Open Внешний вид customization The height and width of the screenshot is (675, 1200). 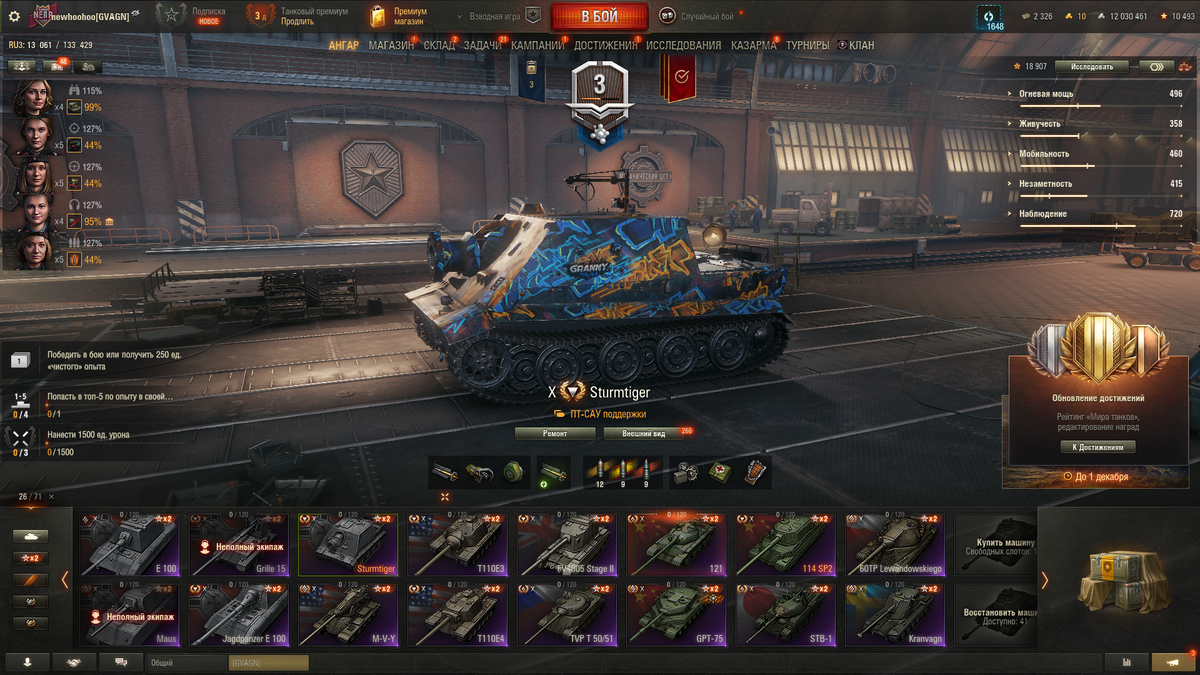[x=644, y=433]
